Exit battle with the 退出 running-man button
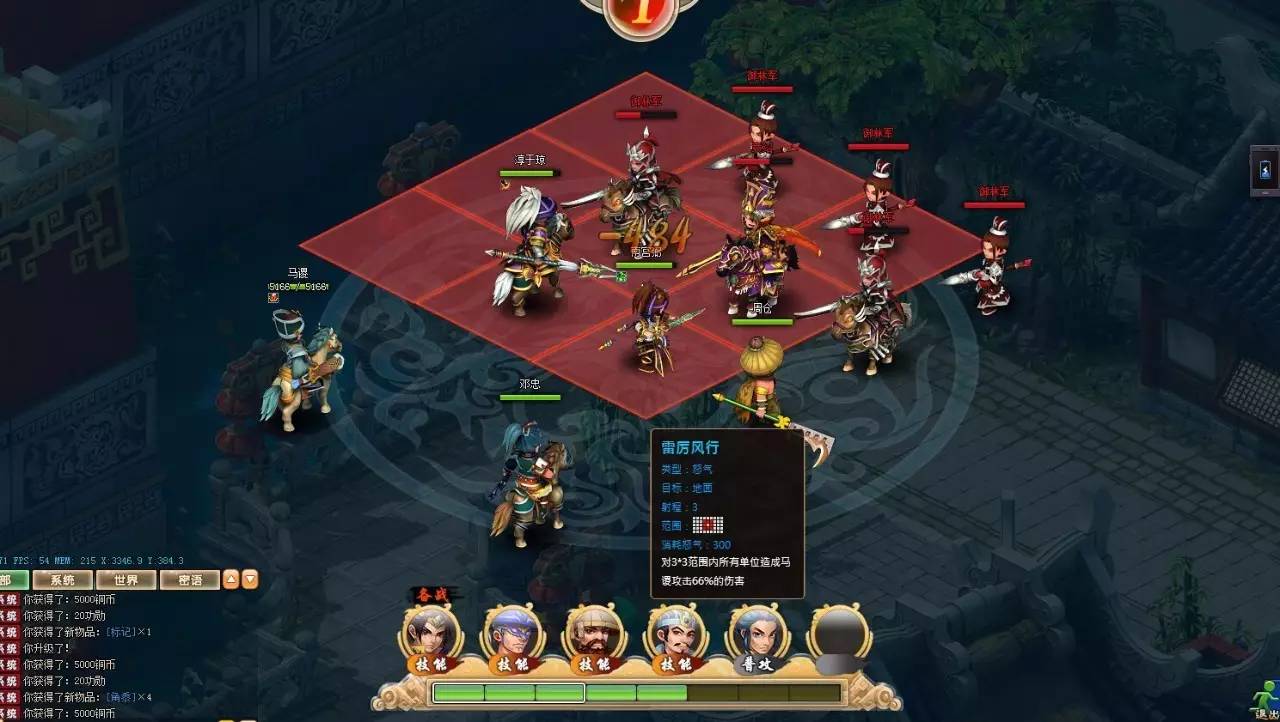Image resolution: width=1280 pixels, height=722 pixels. click(1266, 695)
